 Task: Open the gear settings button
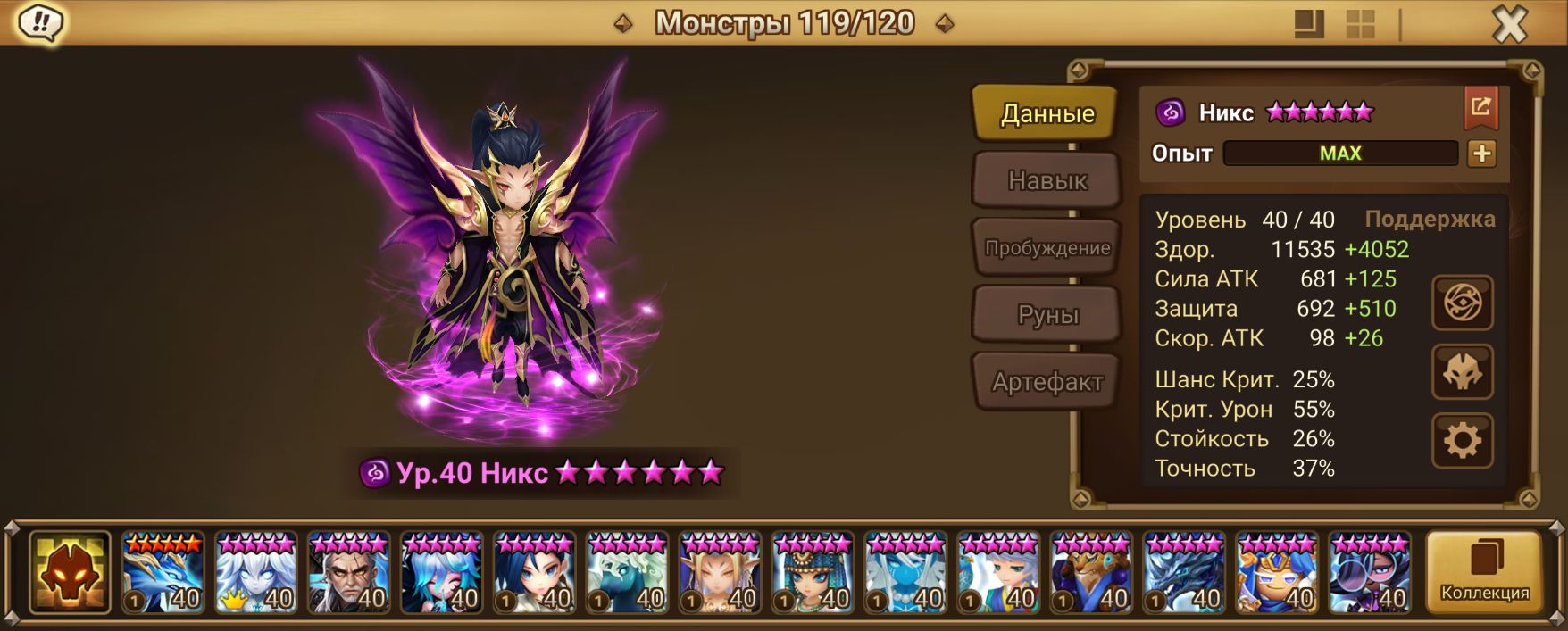click(1462, 441)
